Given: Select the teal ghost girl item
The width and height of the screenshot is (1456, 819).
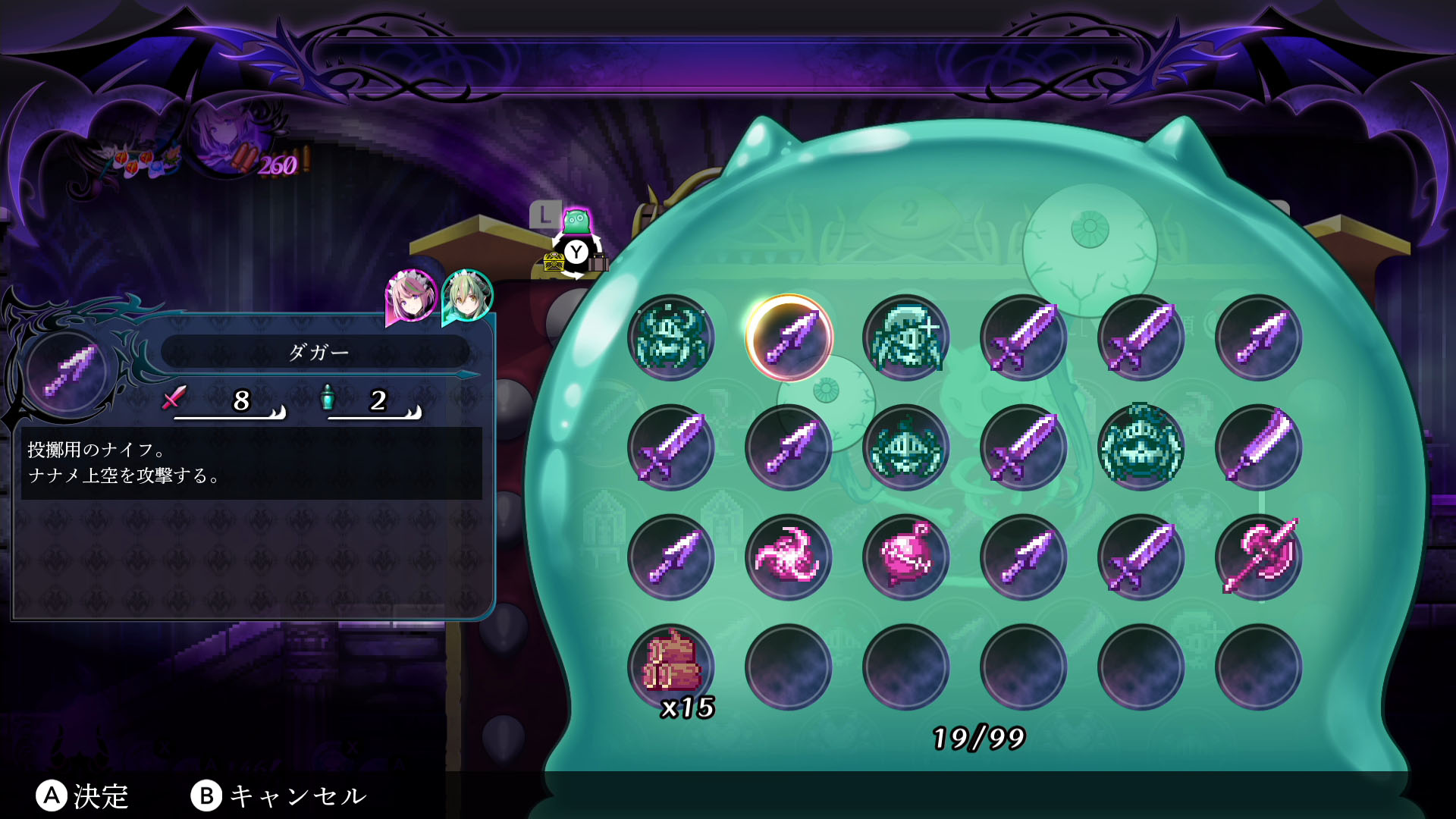Looking at the screenshot, I should [x=906, y=337].
